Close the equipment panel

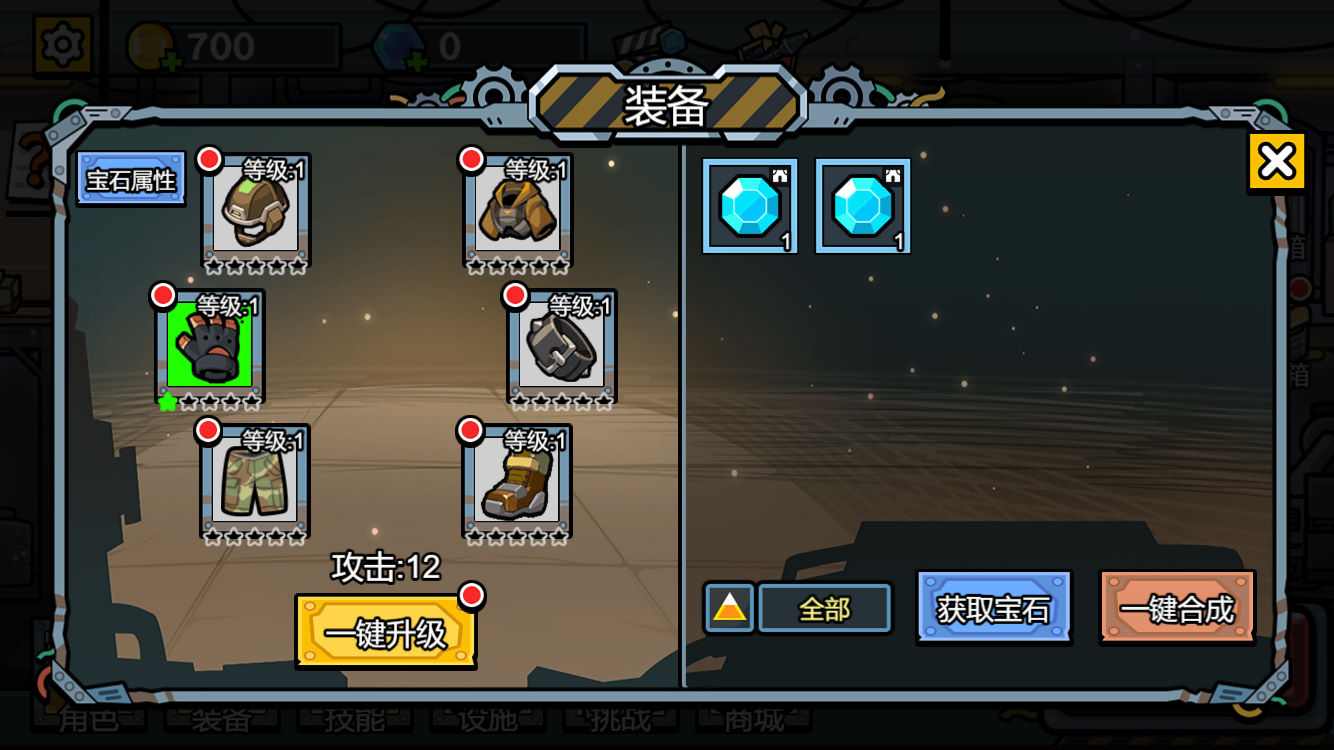[1276, 161]
